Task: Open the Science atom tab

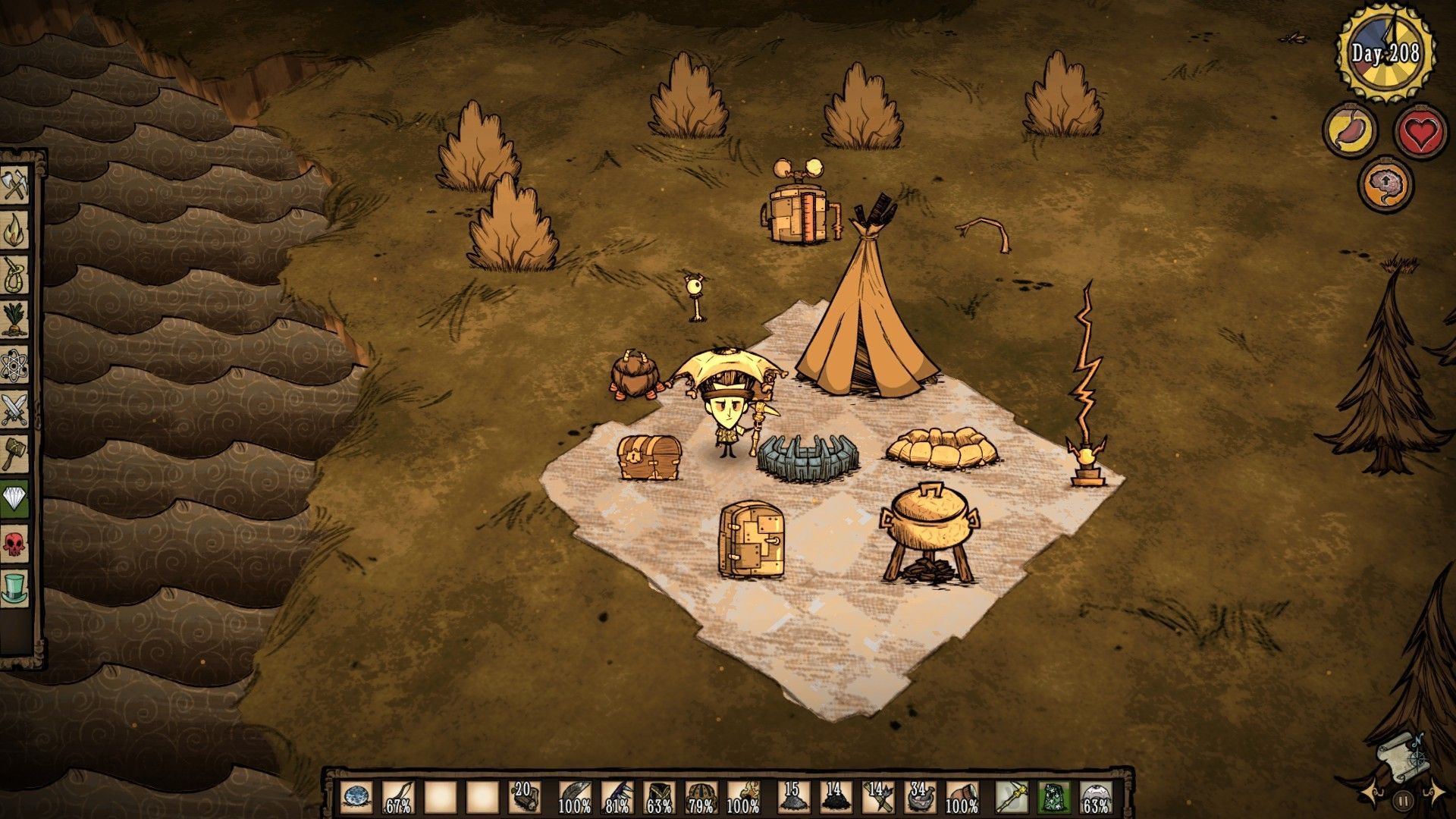Action: [15, 365]
